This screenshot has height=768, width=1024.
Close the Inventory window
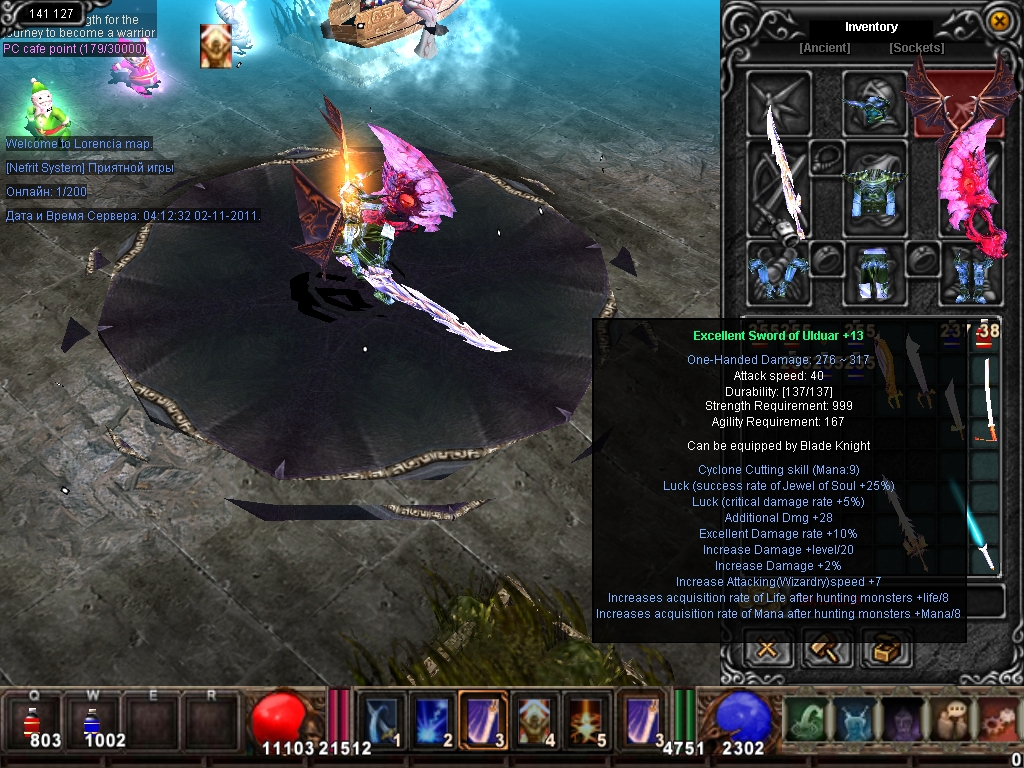(998, 21)
